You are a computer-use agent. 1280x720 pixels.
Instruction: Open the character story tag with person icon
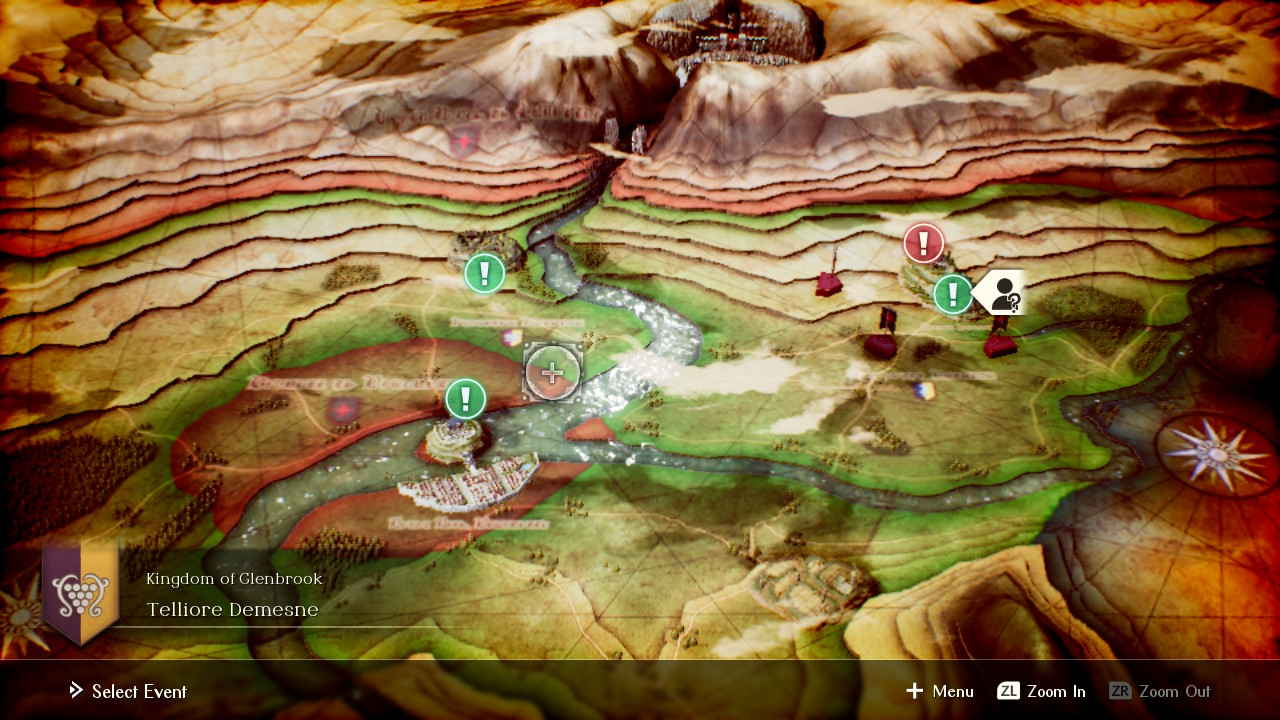tap(1001, 293)
